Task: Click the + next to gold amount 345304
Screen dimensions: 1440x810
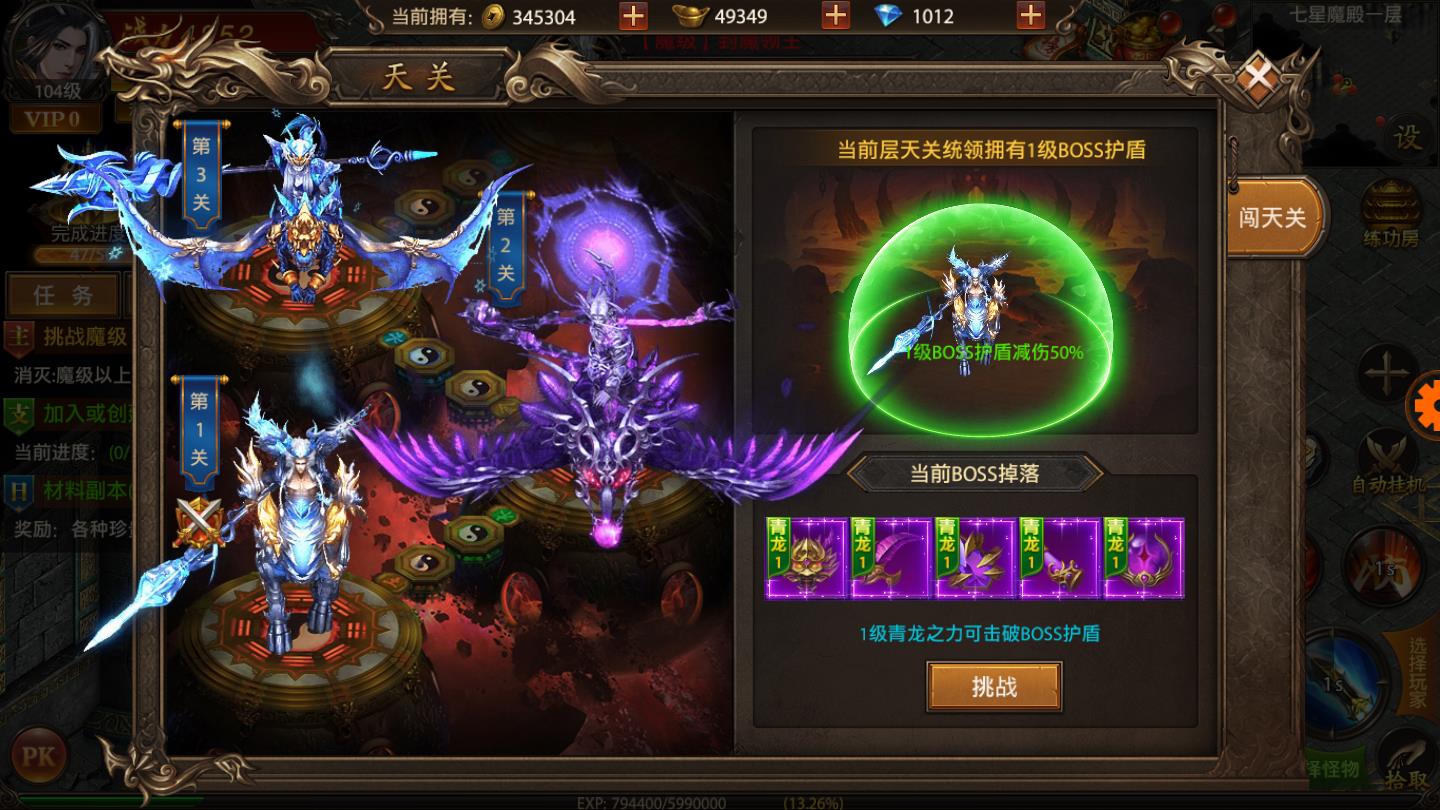Action: [634, 17]
